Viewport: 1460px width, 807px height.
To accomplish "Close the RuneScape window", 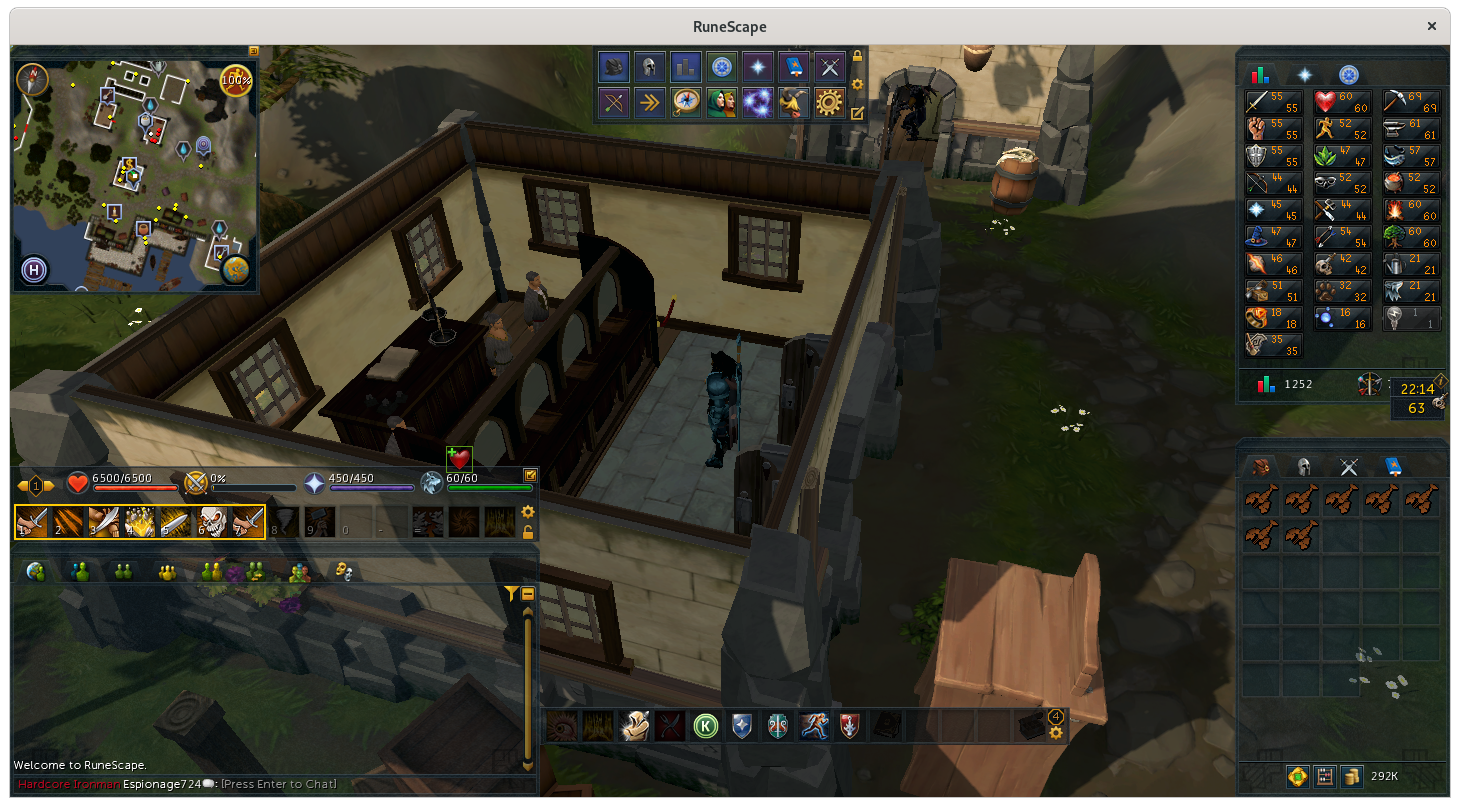I will [x=1432, y=26].
